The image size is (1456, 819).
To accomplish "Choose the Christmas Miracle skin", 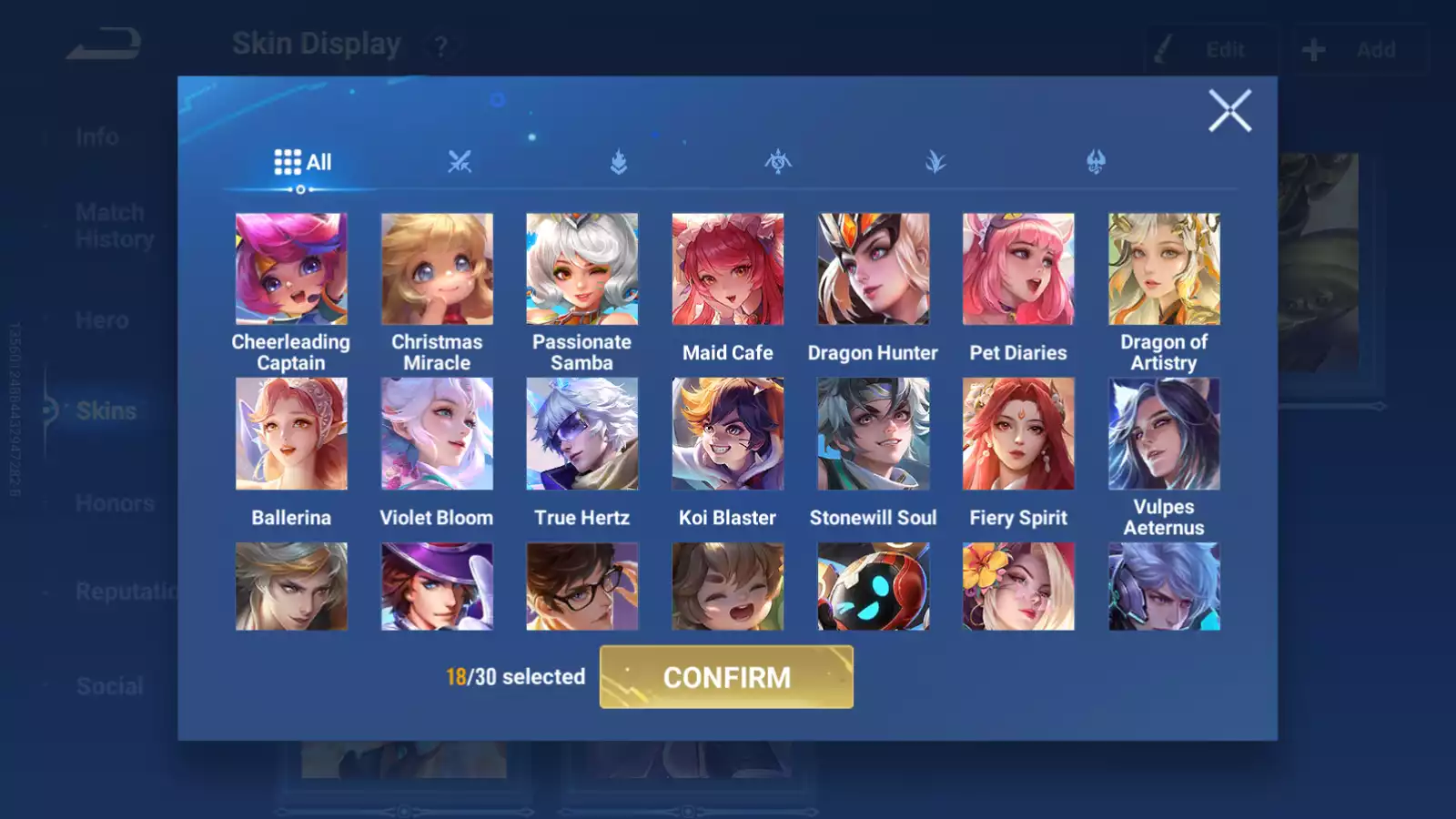I will pos(437,269).
